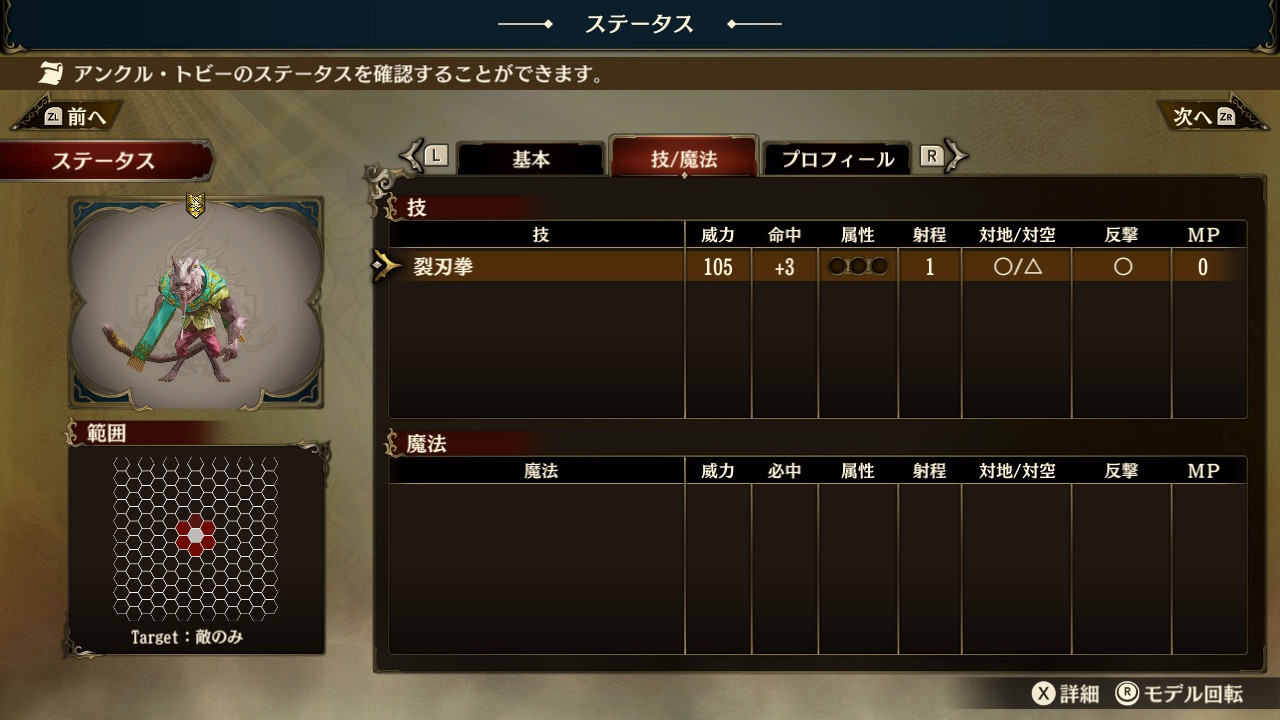Select the 技/魔法 tab
The height and width of the screenshot is (720, 1280).
[684, 158]
